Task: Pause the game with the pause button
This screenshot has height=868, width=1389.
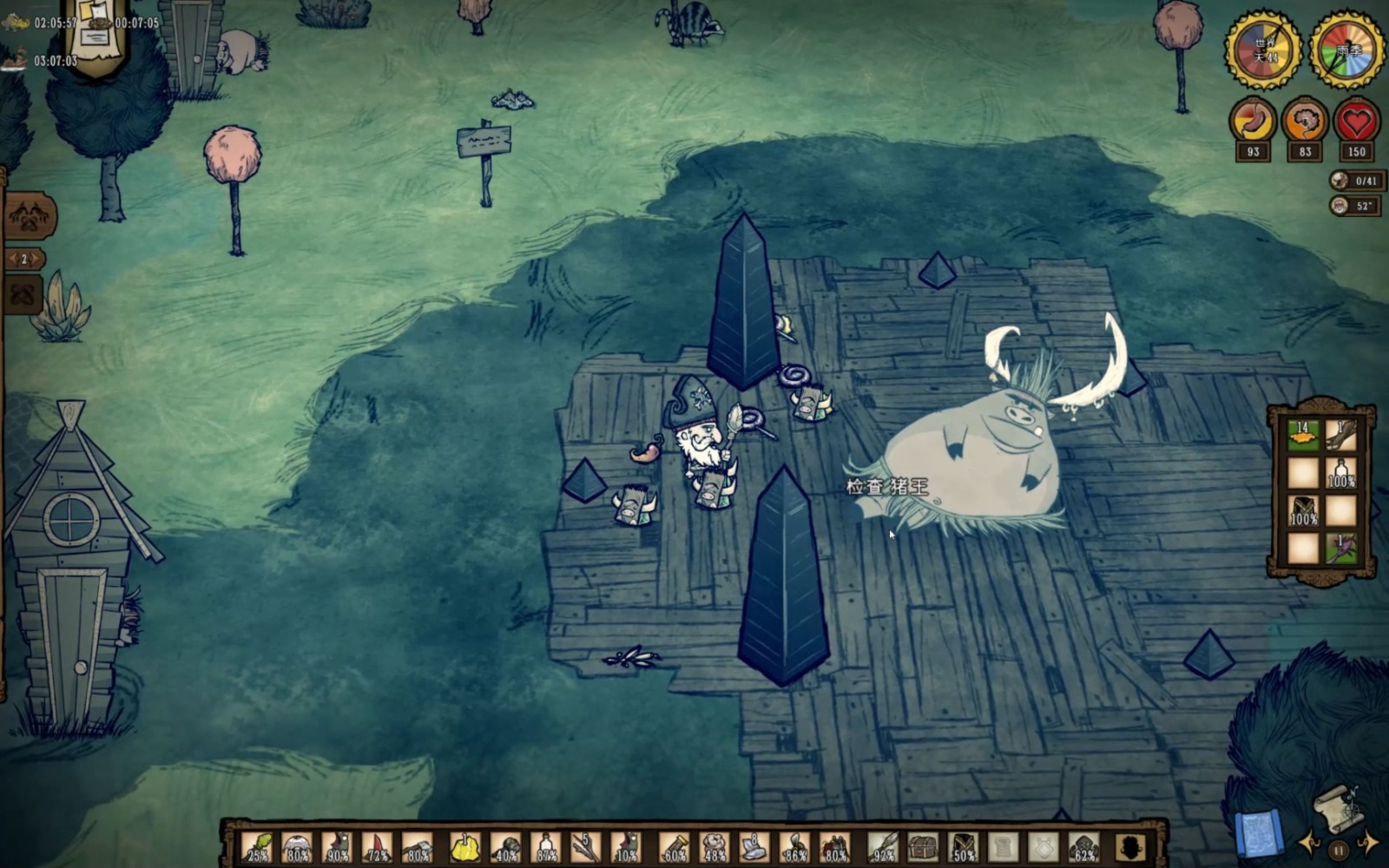Action: (1339, 850)
